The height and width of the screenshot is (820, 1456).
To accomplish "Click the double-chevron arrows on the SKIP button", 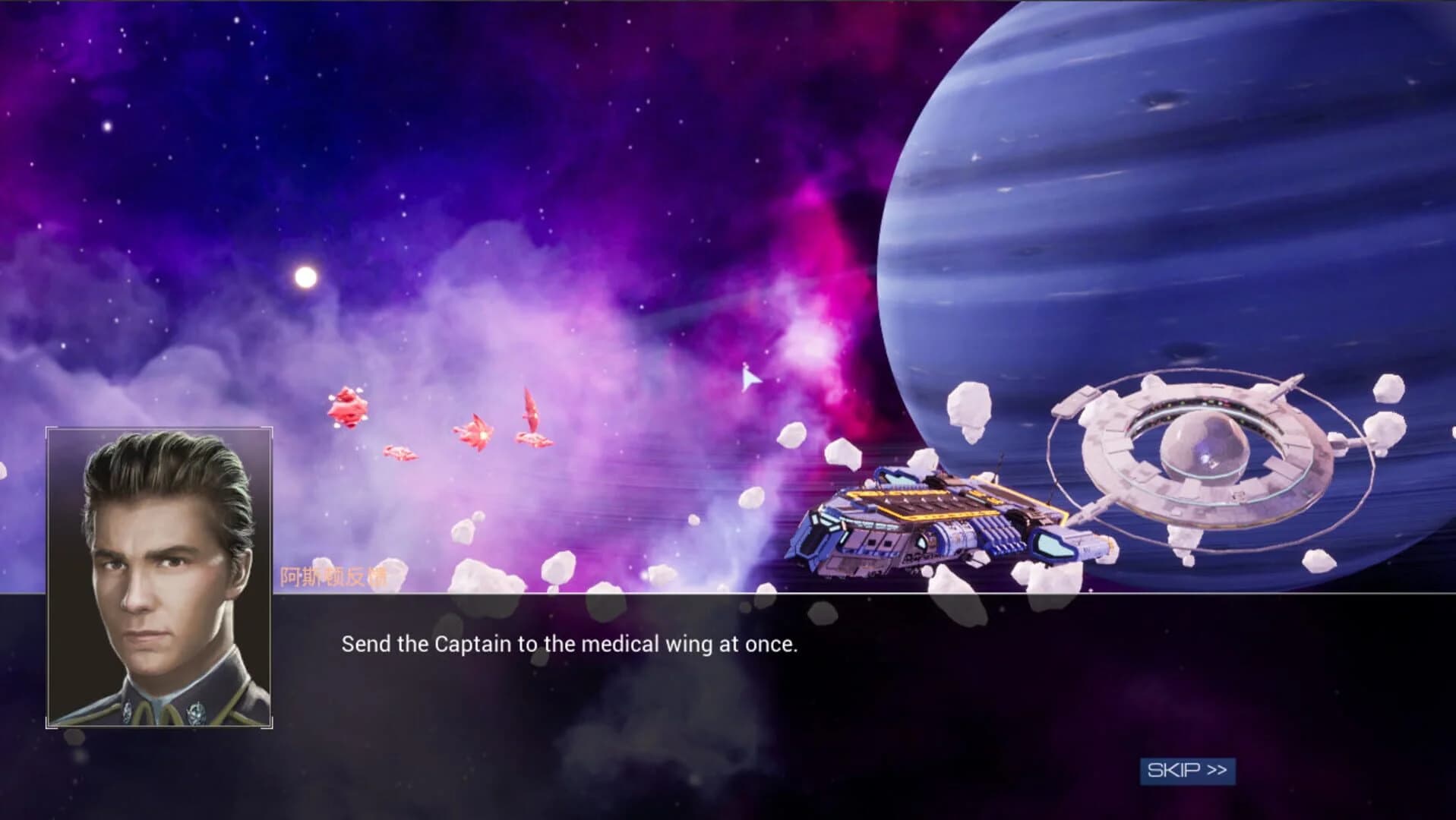I will click(x=1214, y=770).
